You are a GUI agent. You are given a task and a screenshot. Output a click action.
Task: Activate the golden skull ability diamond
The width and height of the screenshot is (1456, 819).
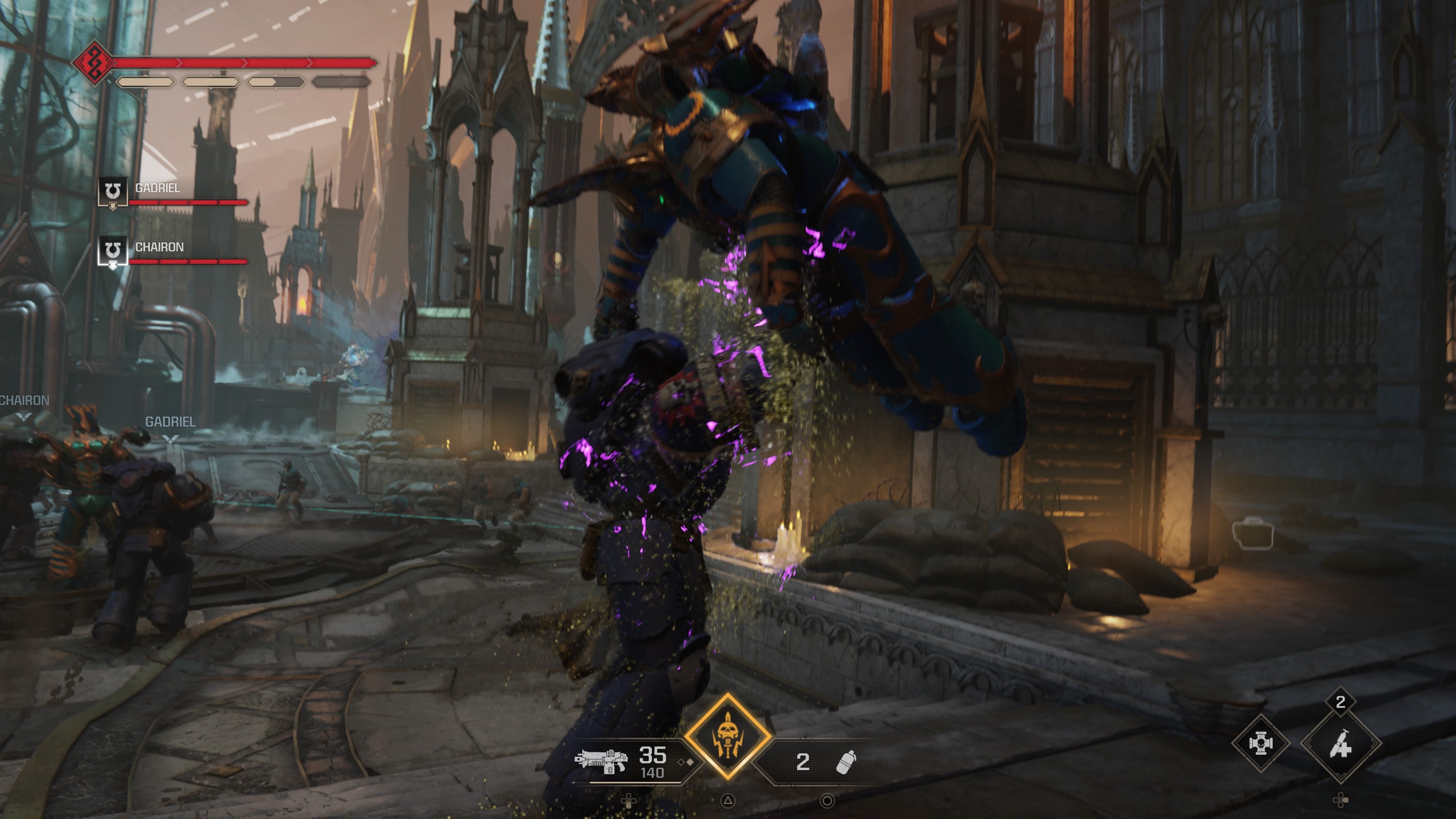coord(728,736)
